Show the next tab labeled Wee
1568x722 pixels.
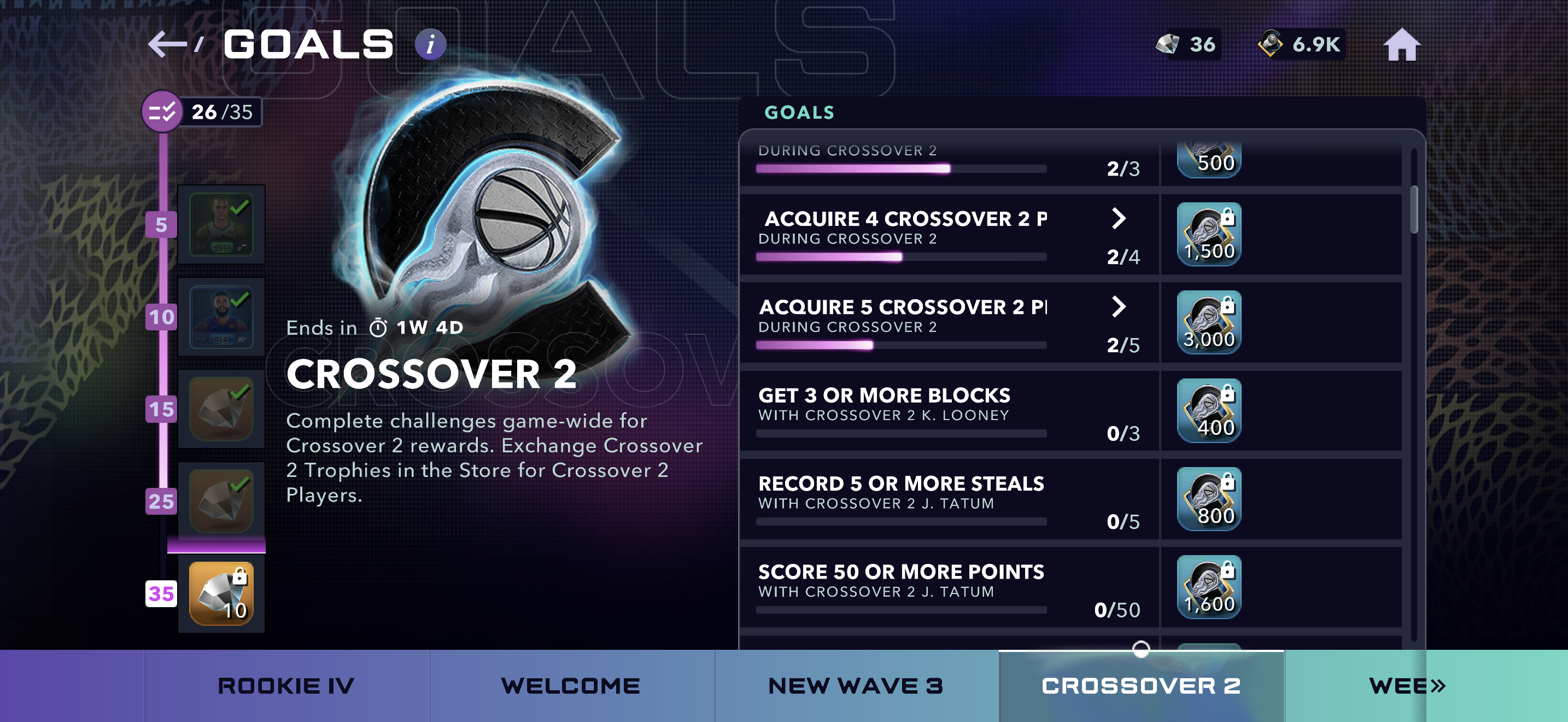coord(1407,686)
